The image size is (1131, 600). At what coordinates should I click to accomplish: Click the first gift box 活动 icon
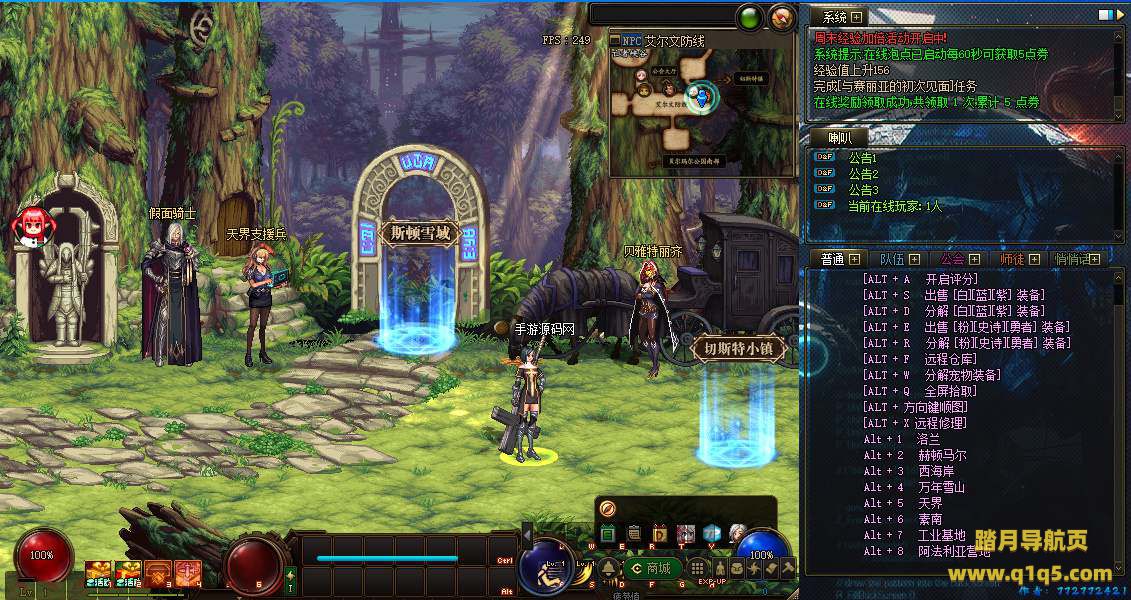(98, 573)
